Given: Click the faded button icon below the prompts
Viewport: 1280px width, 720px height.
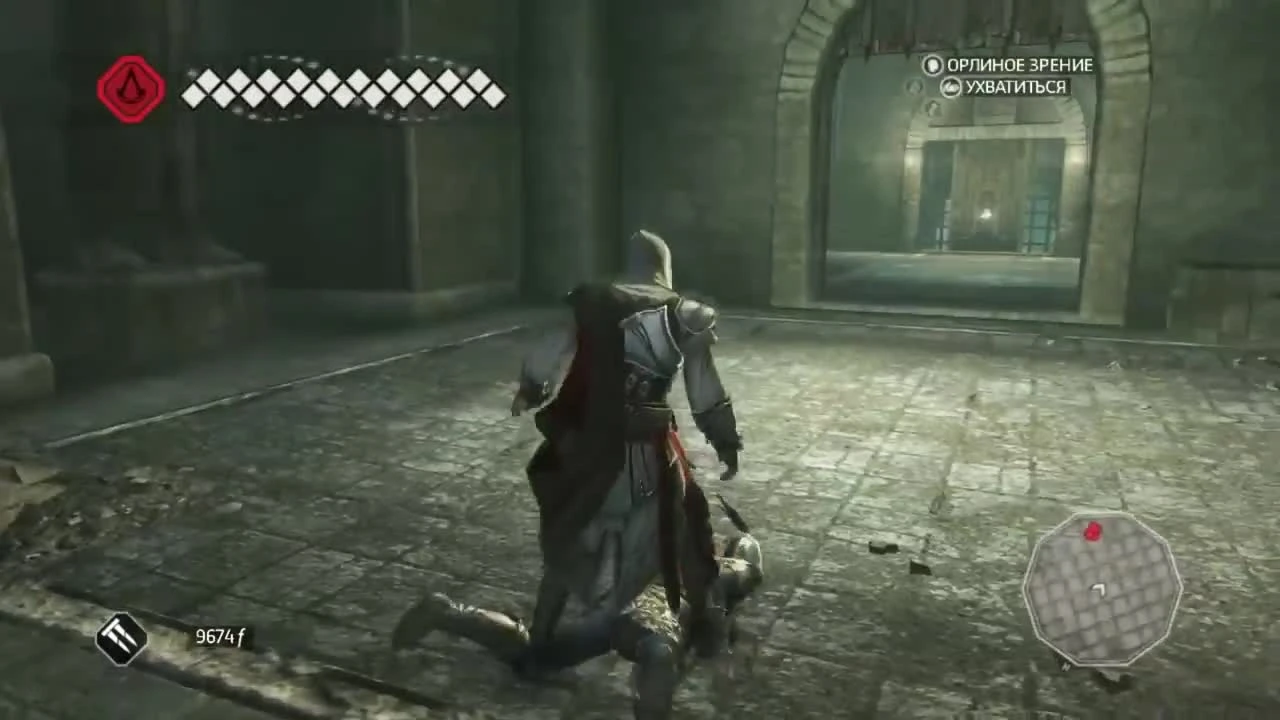Looking at the screenshot, I should 911,87.
